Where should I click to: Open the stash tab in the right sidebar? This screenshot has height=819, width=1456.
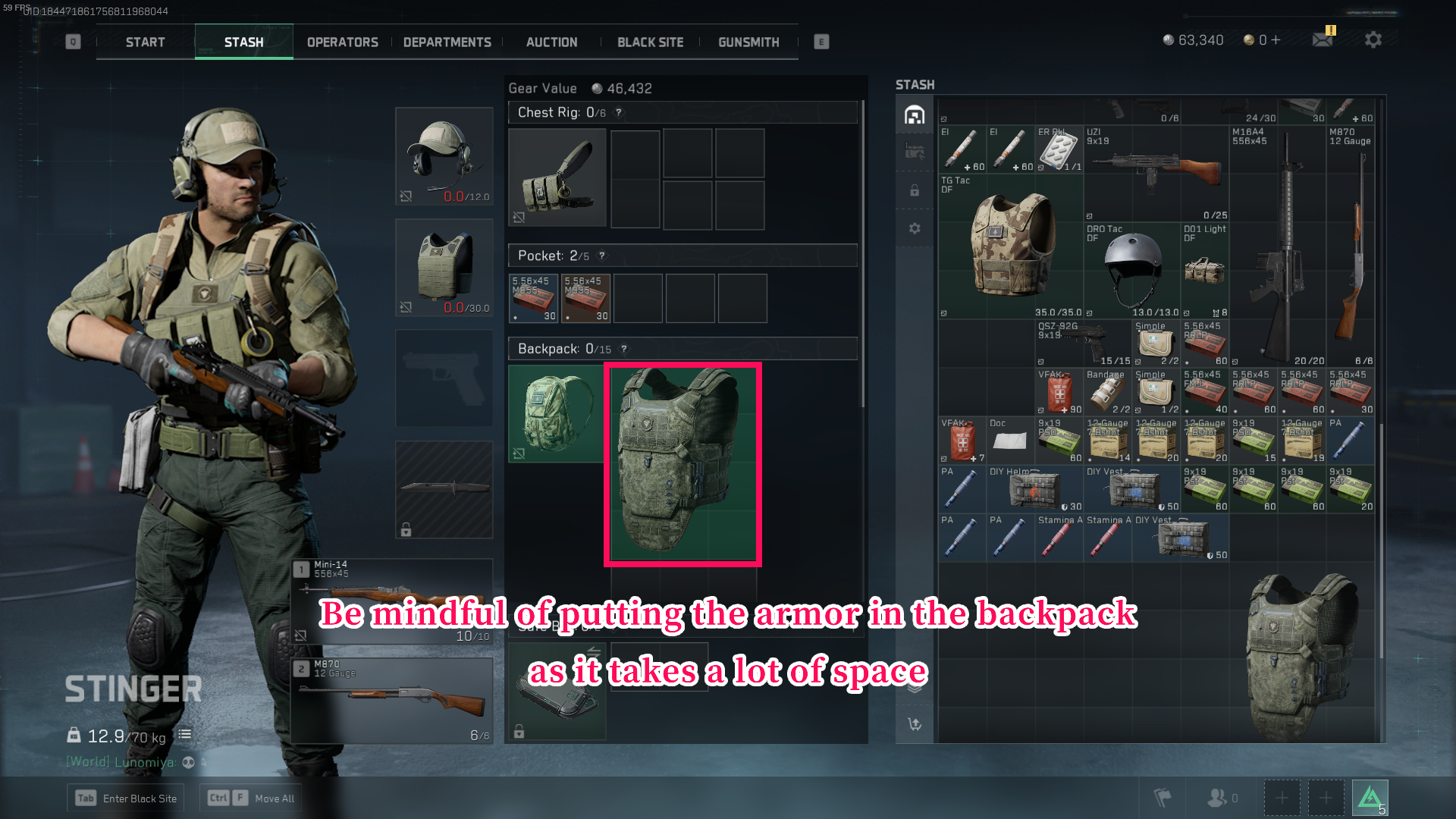pyautogui.click(x=914, y=115)
